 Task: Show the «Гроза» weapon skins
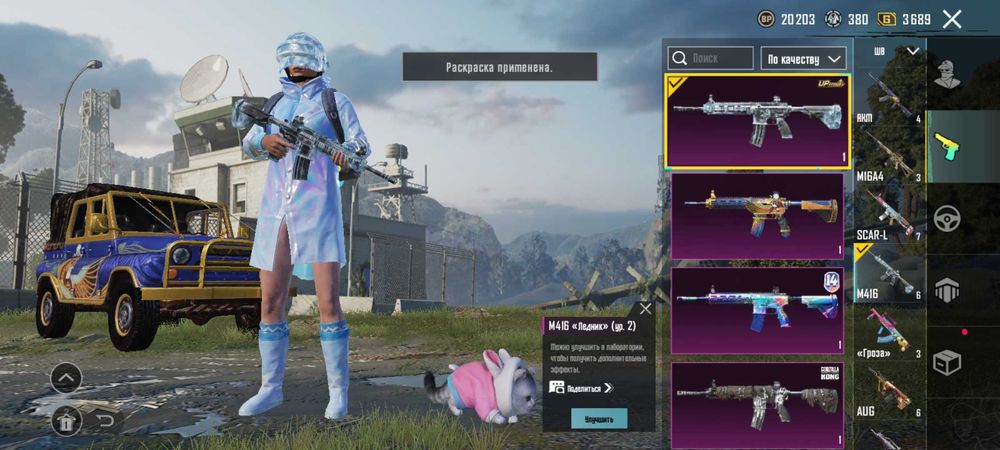(888, 333)
